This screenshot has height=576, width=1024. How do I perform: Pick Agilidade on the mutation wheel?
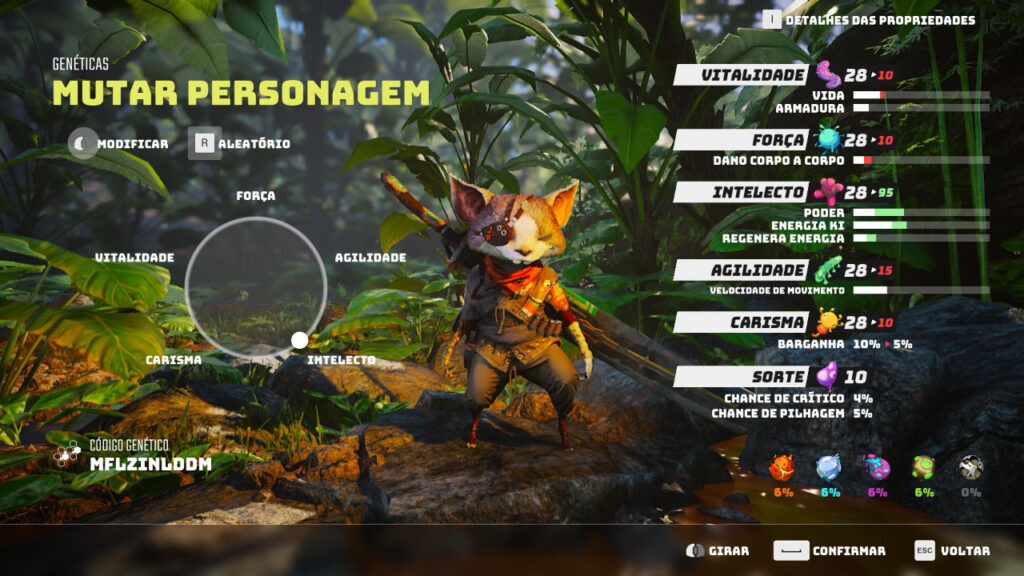(370, 258)
